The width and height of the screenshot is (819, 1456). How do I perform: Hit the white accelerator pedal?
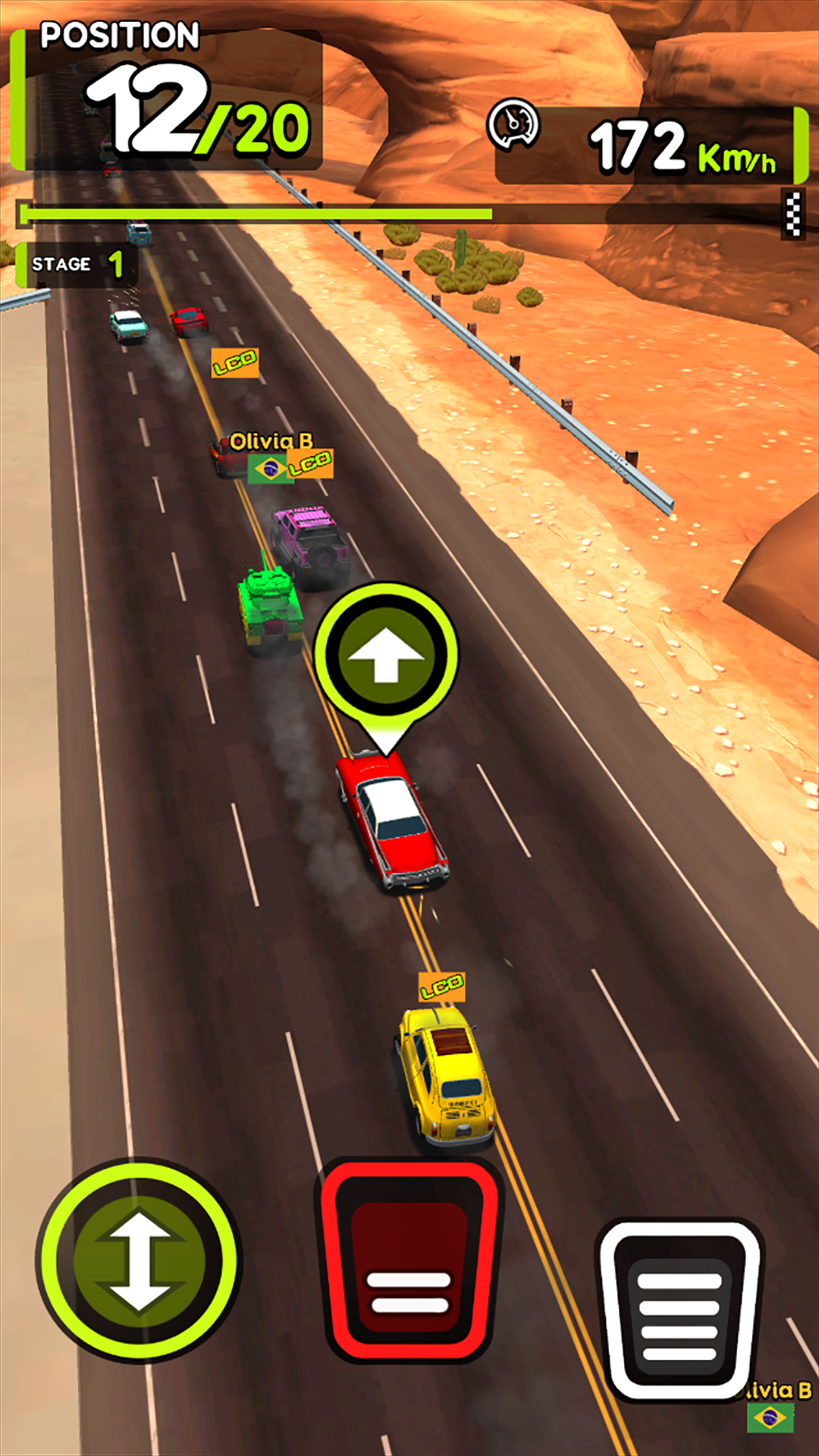coord(680,1310)
